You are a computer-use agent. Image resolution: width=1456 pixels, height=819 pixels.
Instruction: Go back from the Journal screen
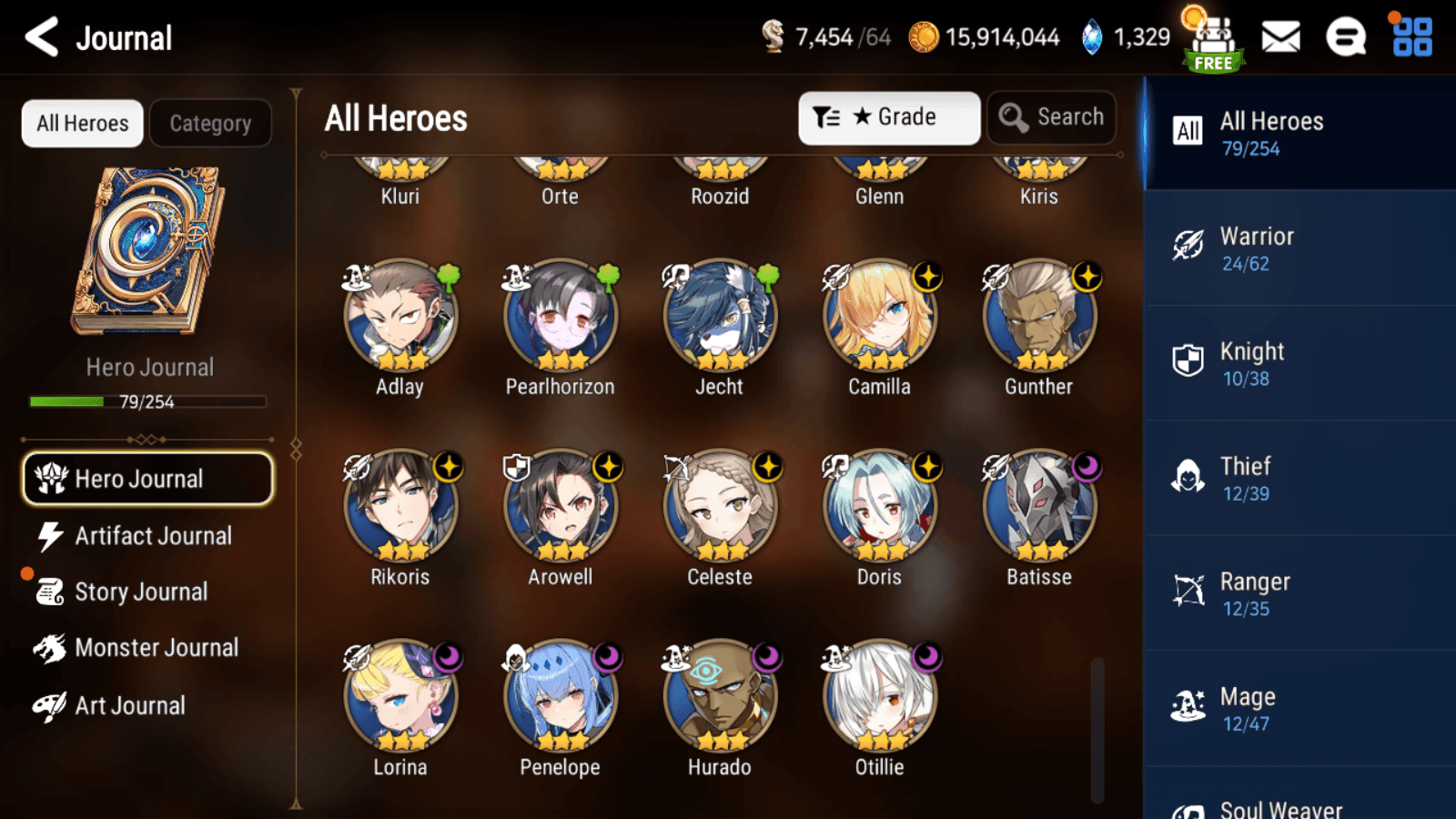pyautogui.click(x=42, y=37)
